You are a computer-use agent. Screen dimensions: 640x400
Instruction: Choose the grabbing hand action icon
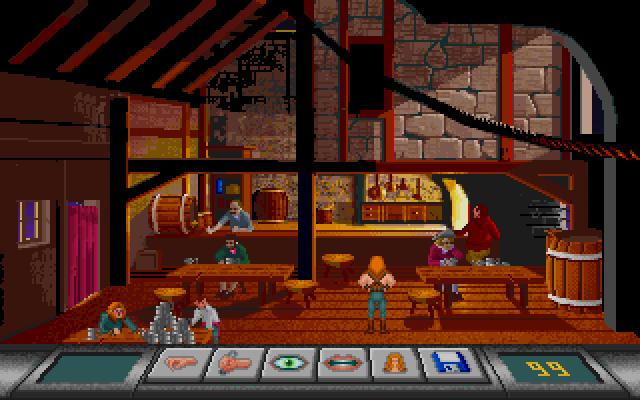click(229, 366)
